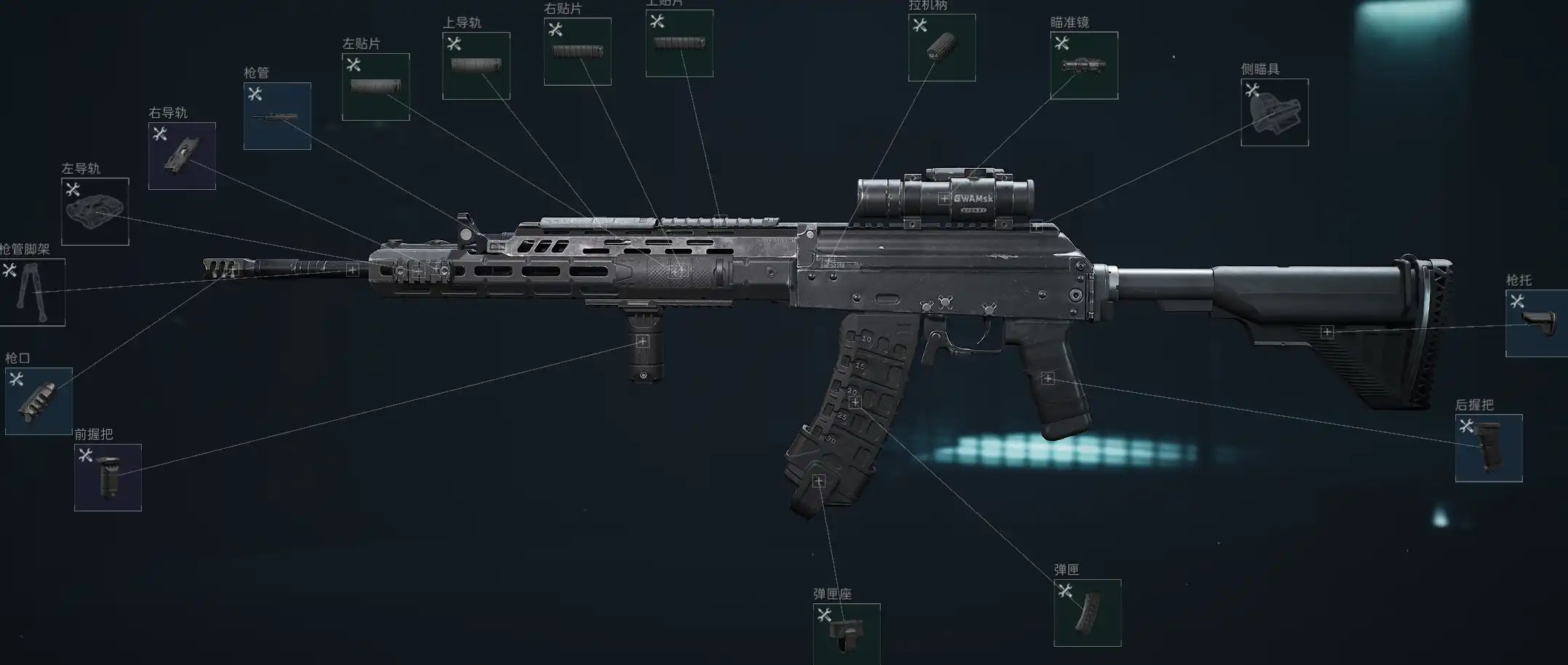Select the 弹匣座 magazine well slot
This screenshot has width=1568, height=665.
pos(847,634)
